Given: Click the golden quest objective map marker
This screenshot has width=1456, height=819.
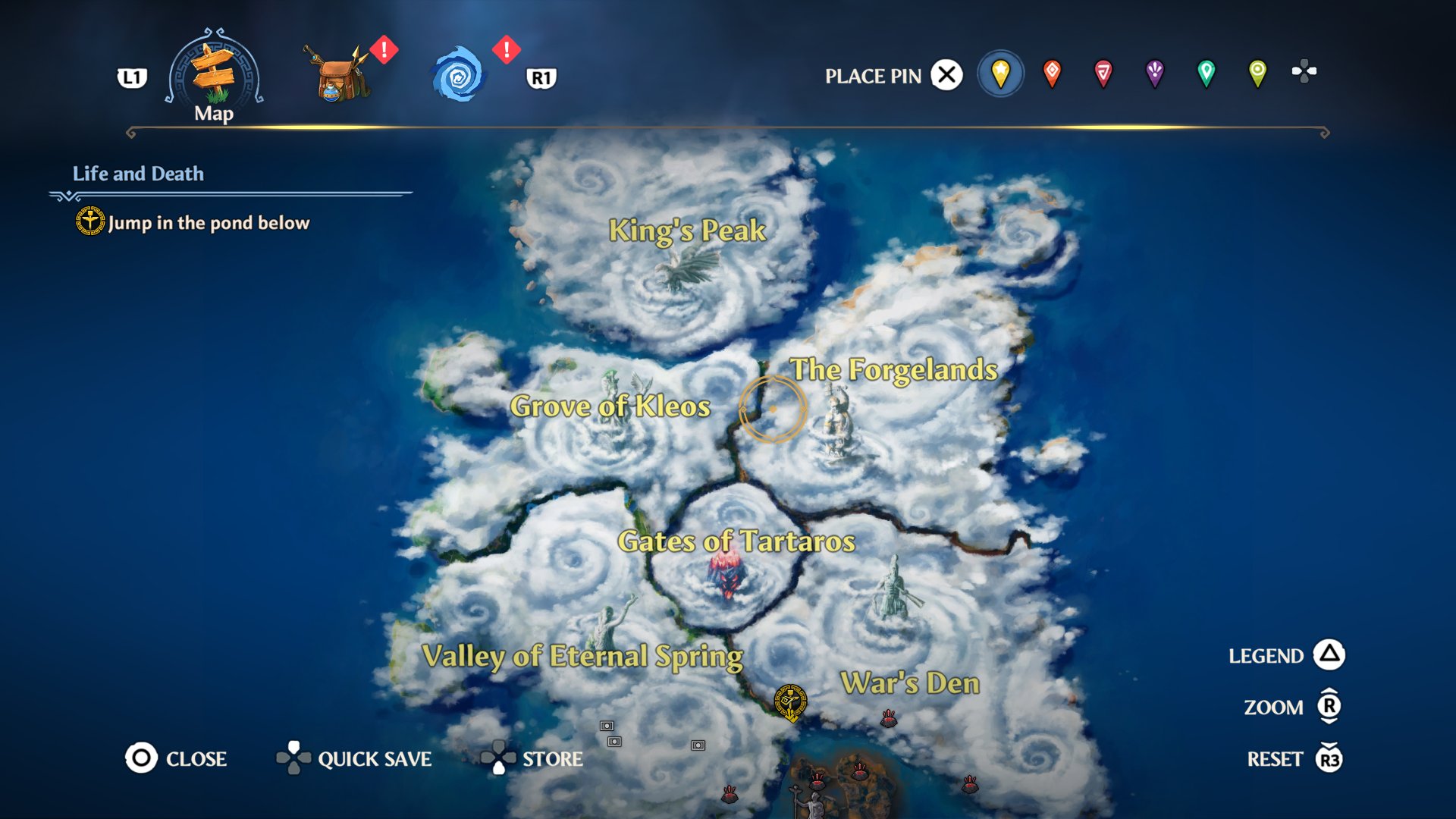Looking at the screenshot, I should coord(790,702).
